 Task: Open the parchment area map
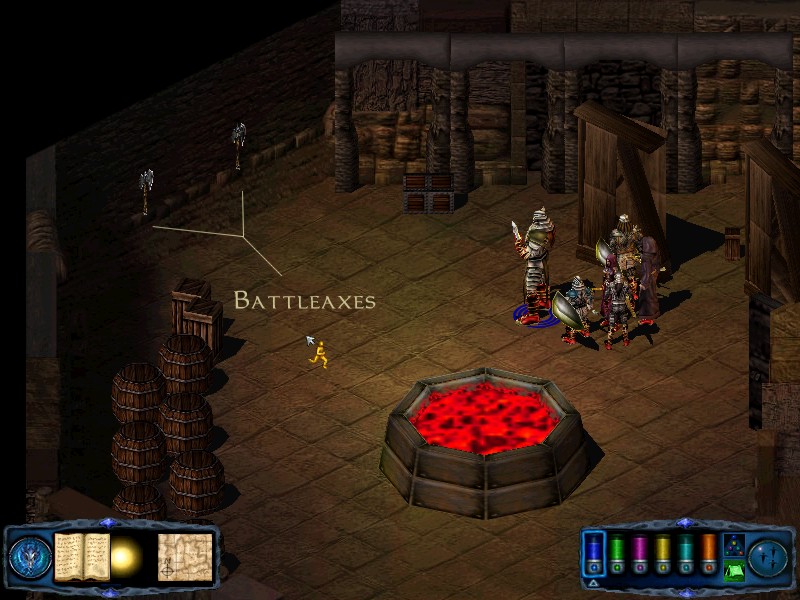pyautogui.click(x=185, y=556)
